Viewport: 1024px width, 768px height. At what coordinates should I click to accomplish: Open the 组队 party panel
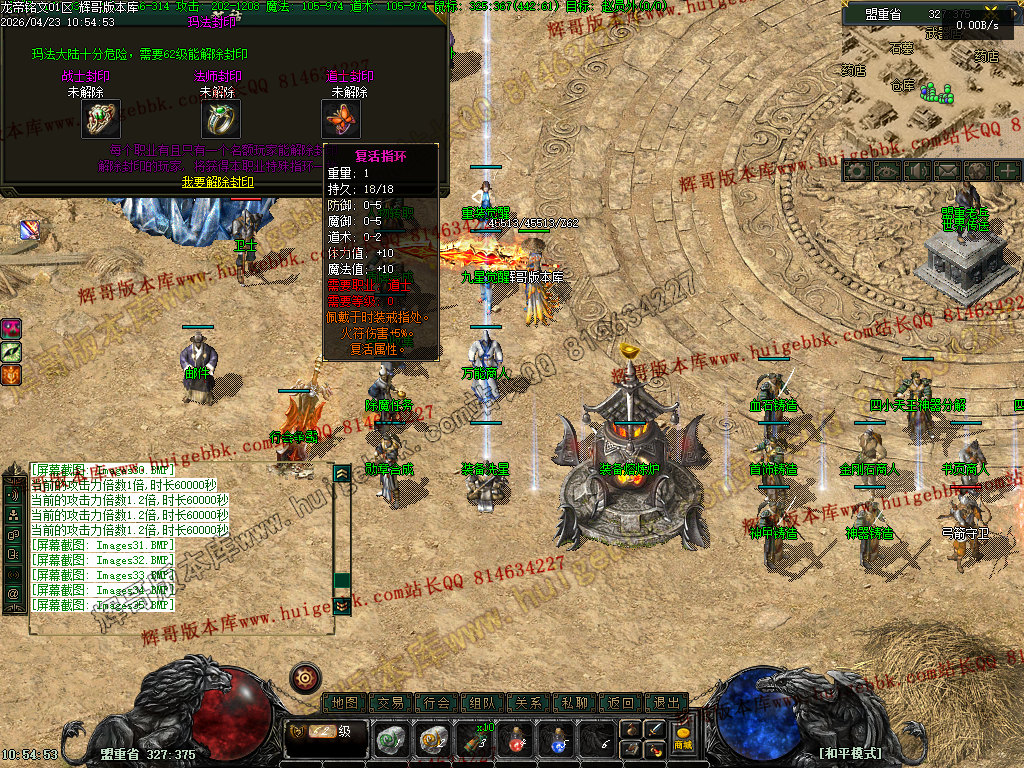483,703
